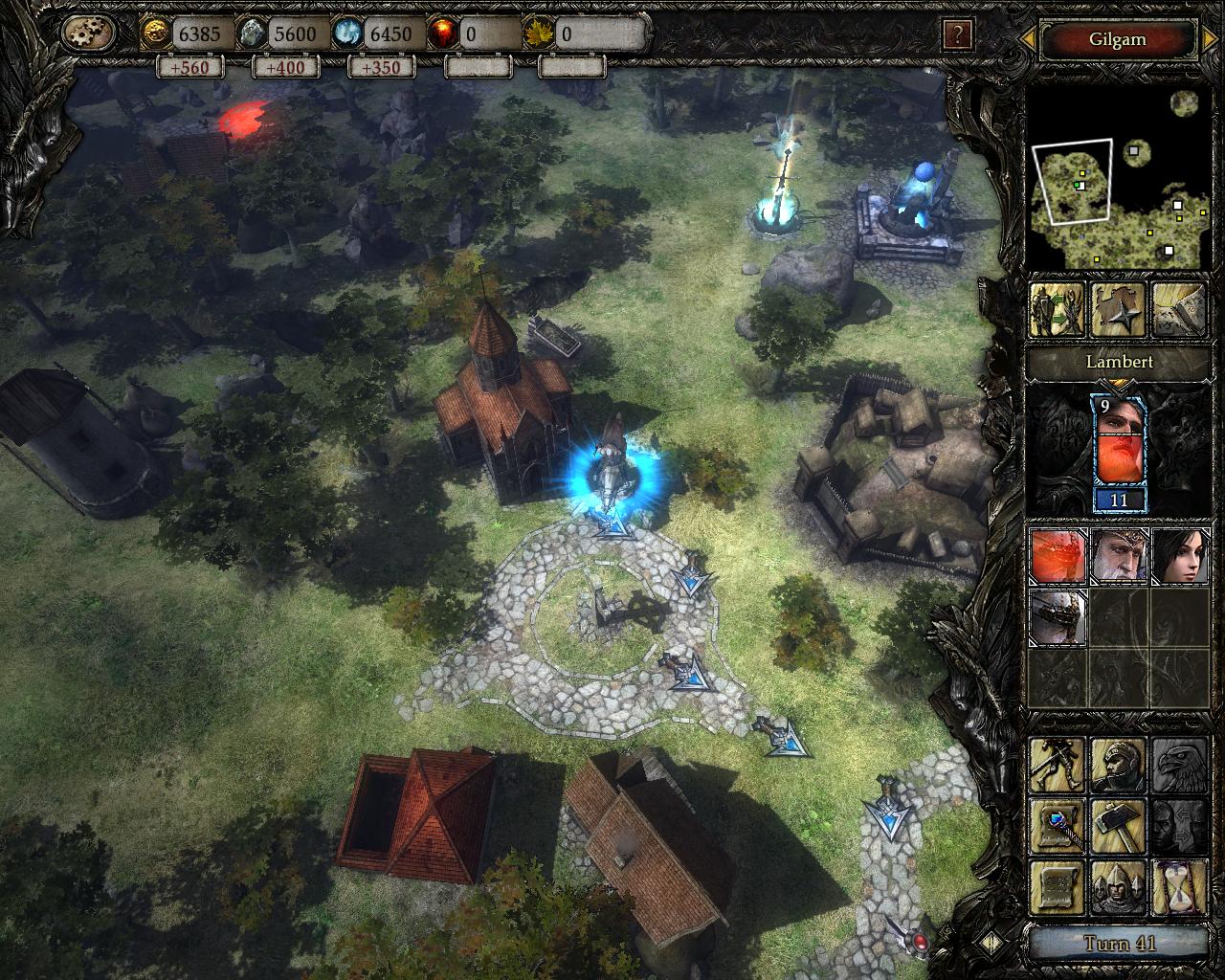Click Lambert's hero portrait card
The width and height of the screenshot is (1225, 980).
[1118, 454]
